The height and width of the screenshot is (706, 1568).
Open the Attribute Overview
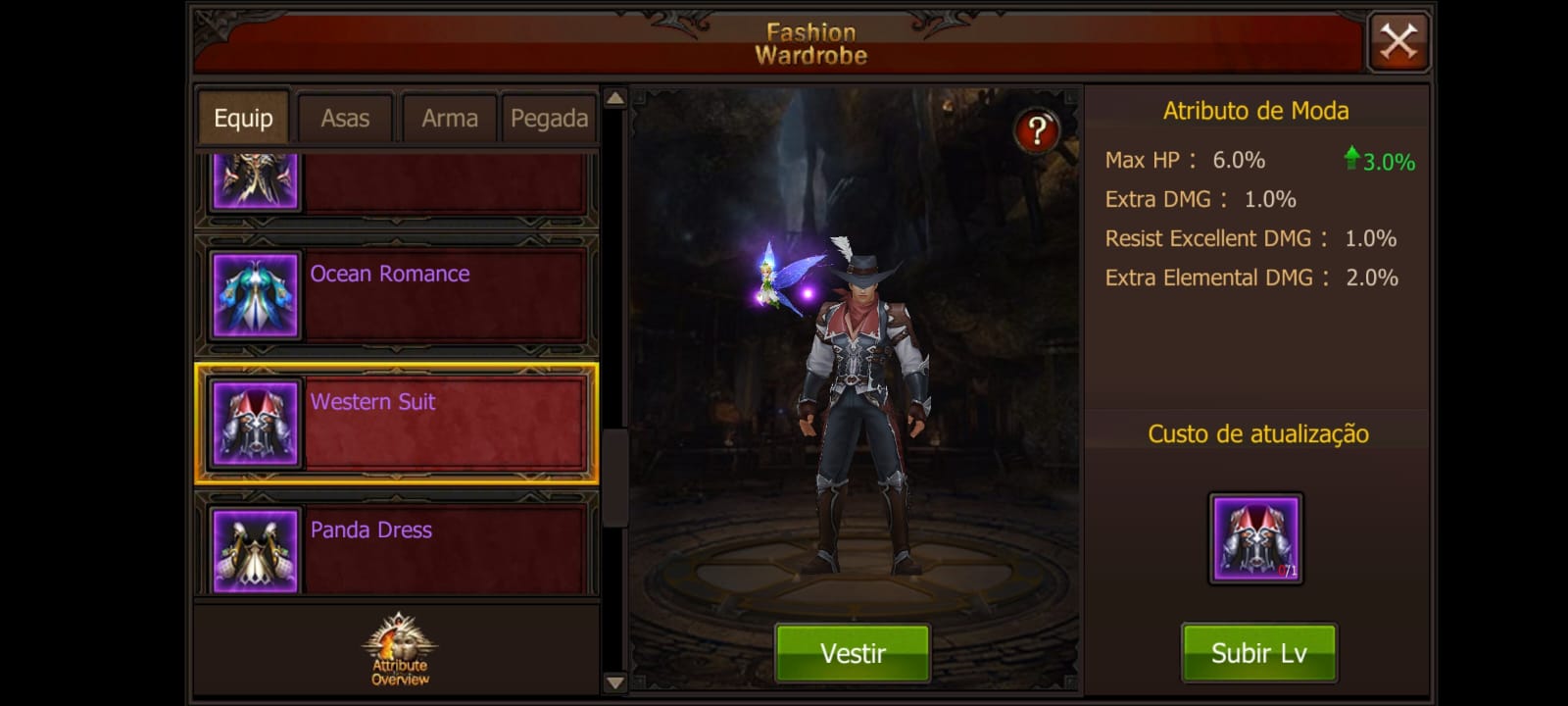[400, 650]
